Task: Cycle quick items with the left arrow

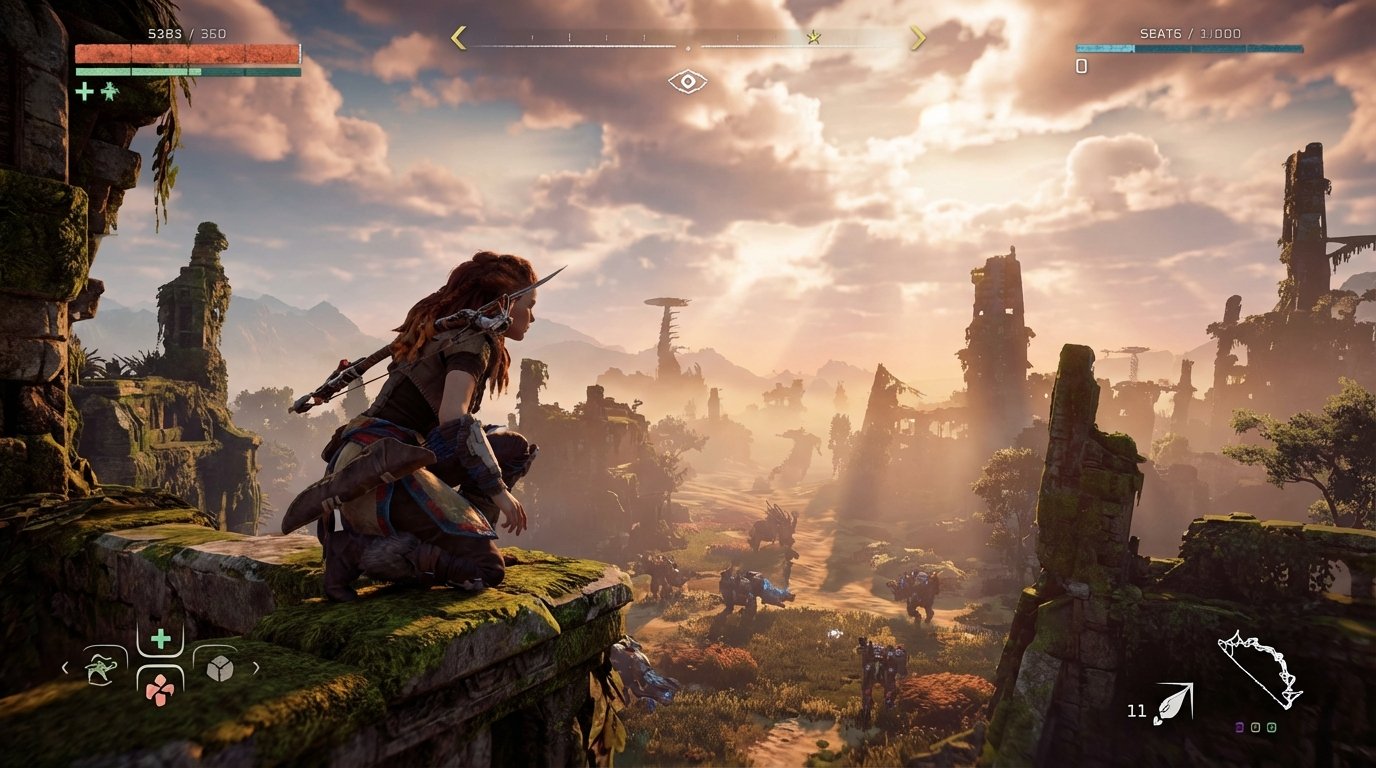Action: pyautogui.click(x=65, y=667)
